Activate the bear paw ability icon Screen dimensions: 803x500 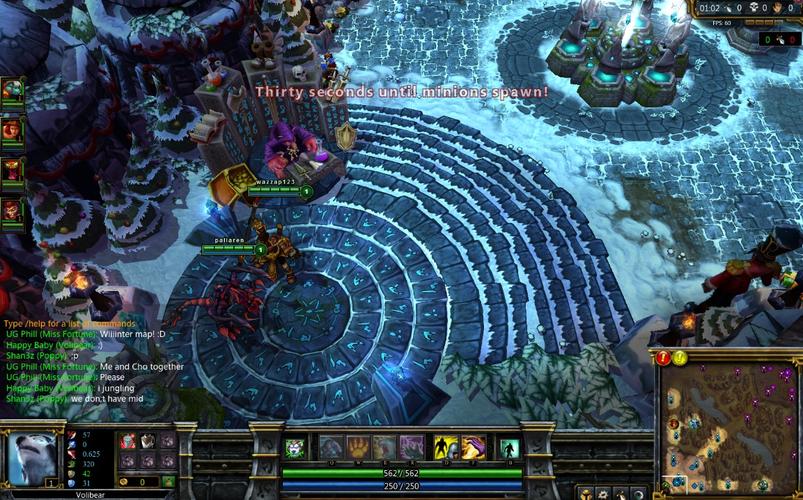[x=357, y=447]
